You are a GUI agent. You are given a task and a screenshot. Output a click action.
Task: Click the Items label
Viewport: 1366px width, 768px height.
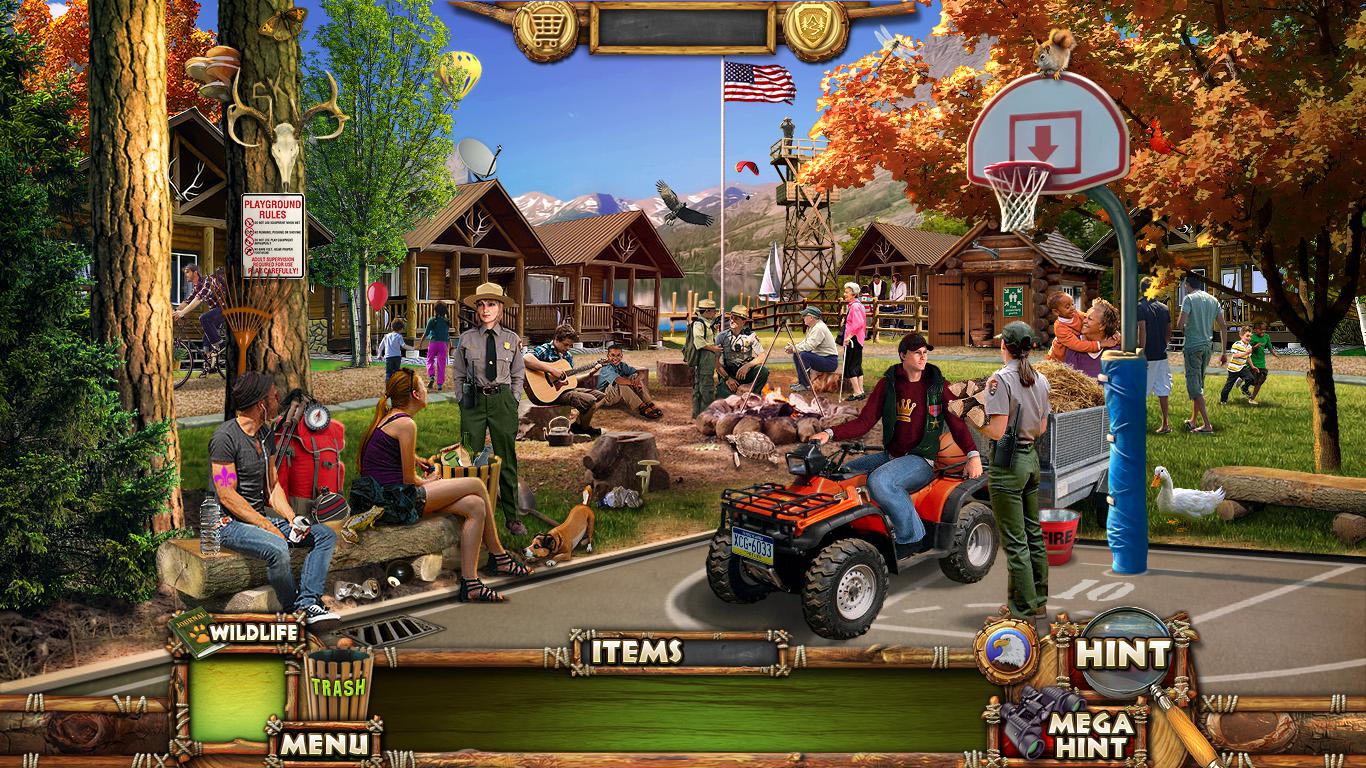click(636, 652)
